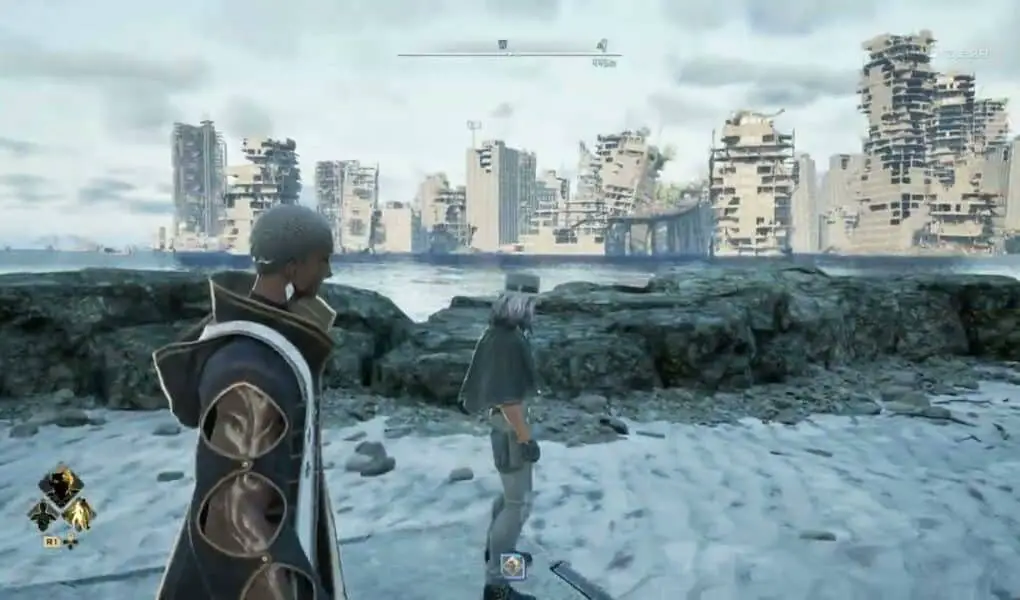This screenshot has height=600, width=1020.
Task: Choose the golden right diamond character icon
Action: point(78,515)
